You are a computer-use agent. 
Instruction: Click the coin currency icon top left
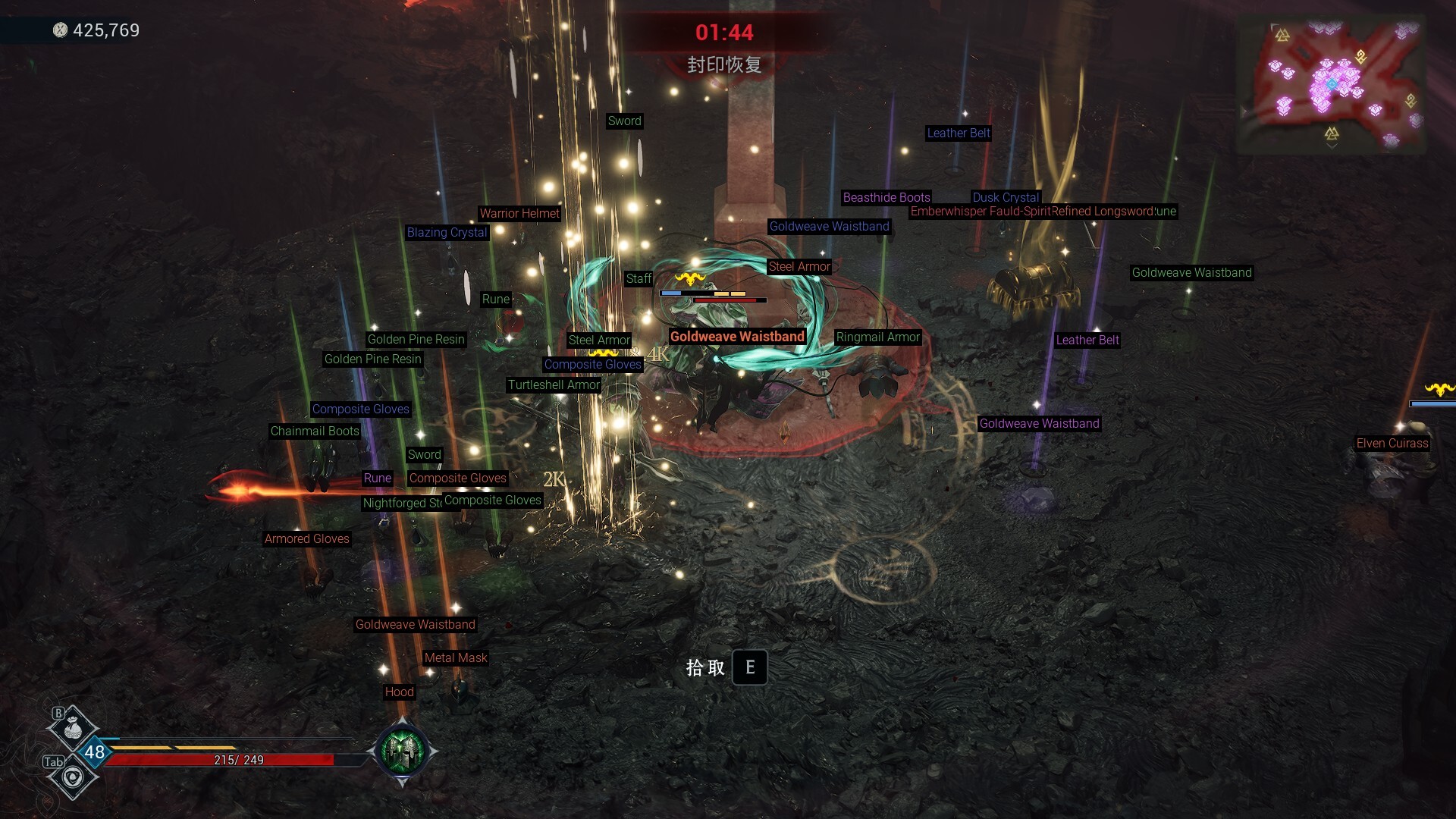tap(59, 30)
